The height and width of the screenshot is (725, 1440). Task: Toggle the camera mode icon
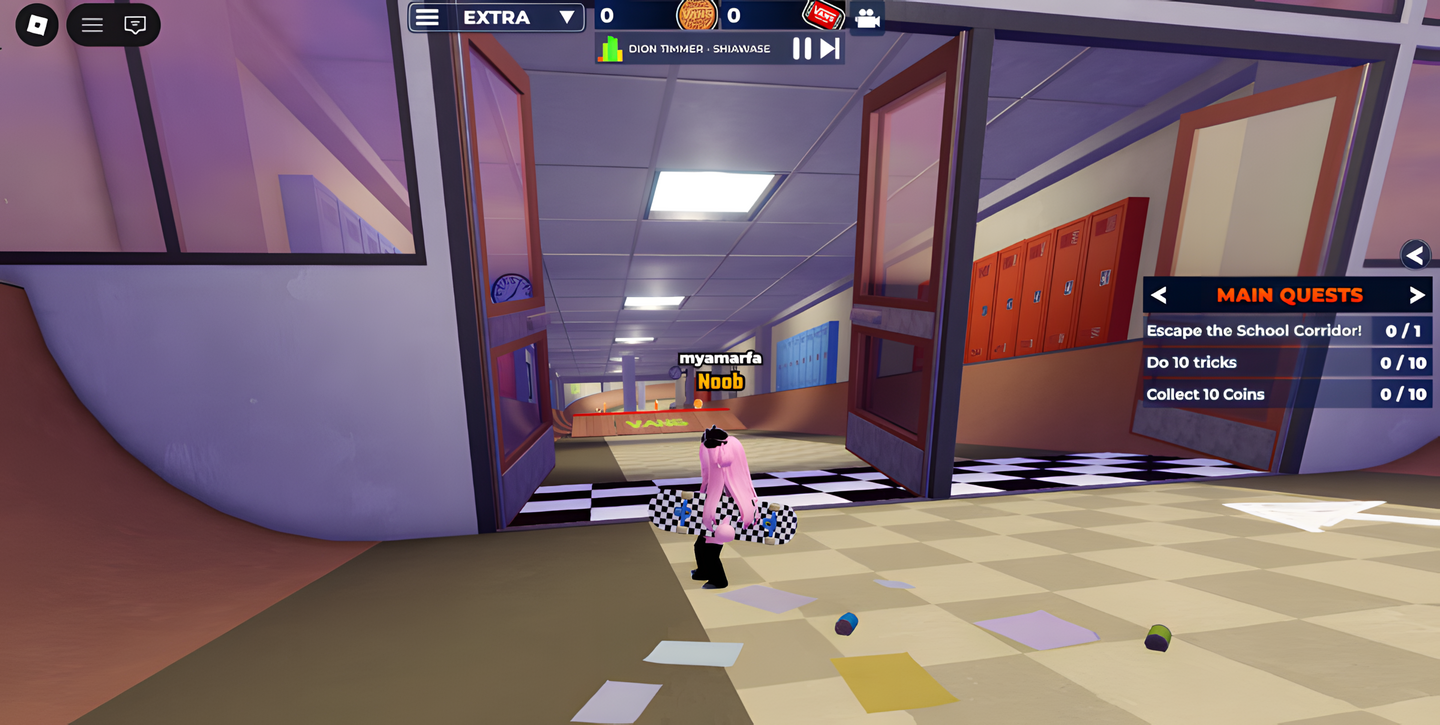pyautogui.click(x=867, y=18)
